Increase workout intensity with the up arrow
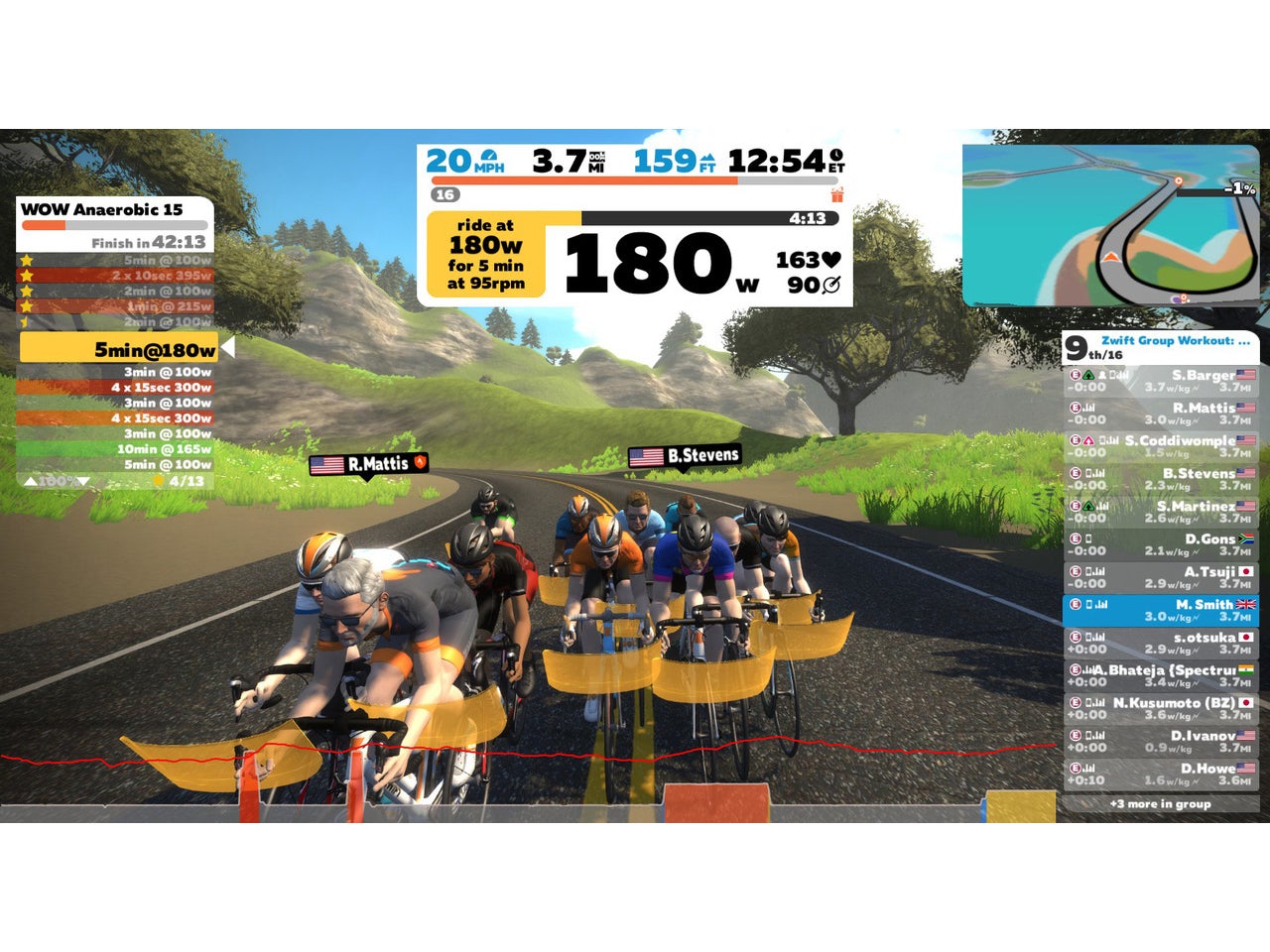 coord(31,481)
